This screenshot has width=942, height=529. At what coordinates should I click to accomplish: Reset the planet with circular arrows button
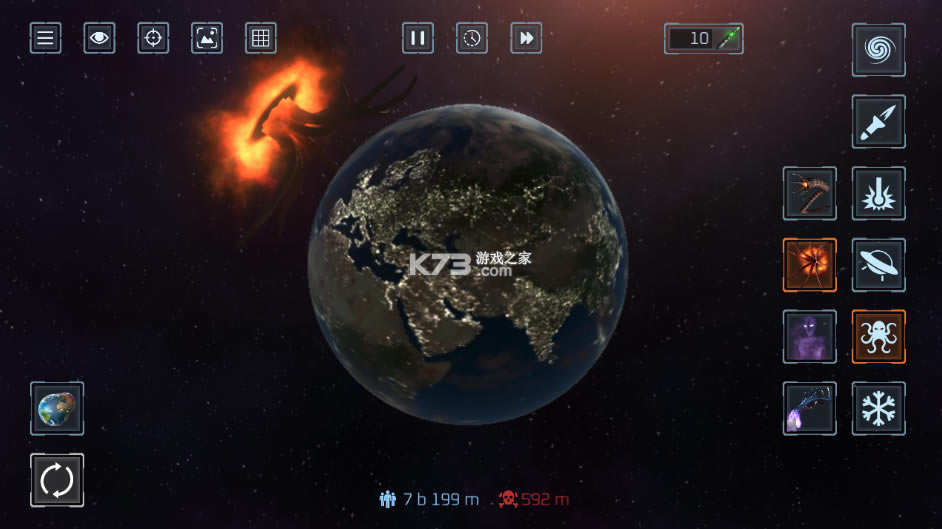[x=57, y=480]
